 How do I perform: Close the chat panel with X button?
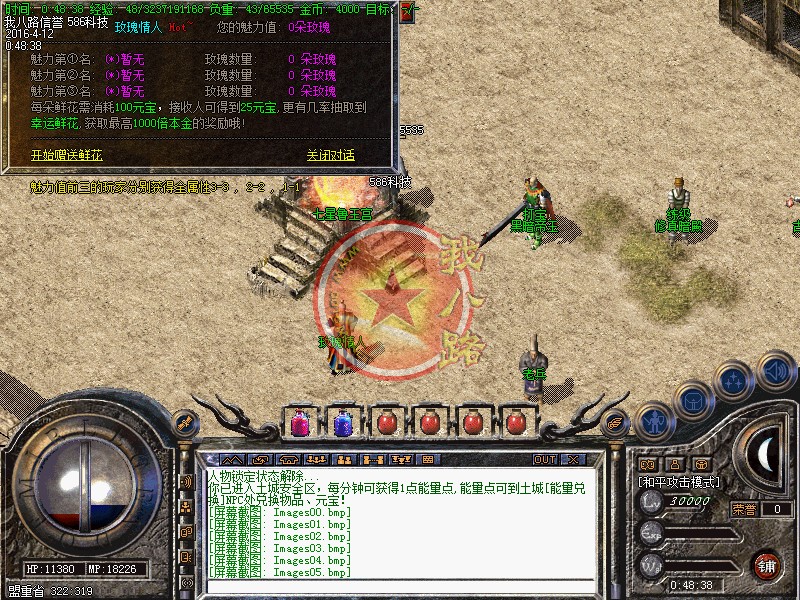(x=573, y=459)
